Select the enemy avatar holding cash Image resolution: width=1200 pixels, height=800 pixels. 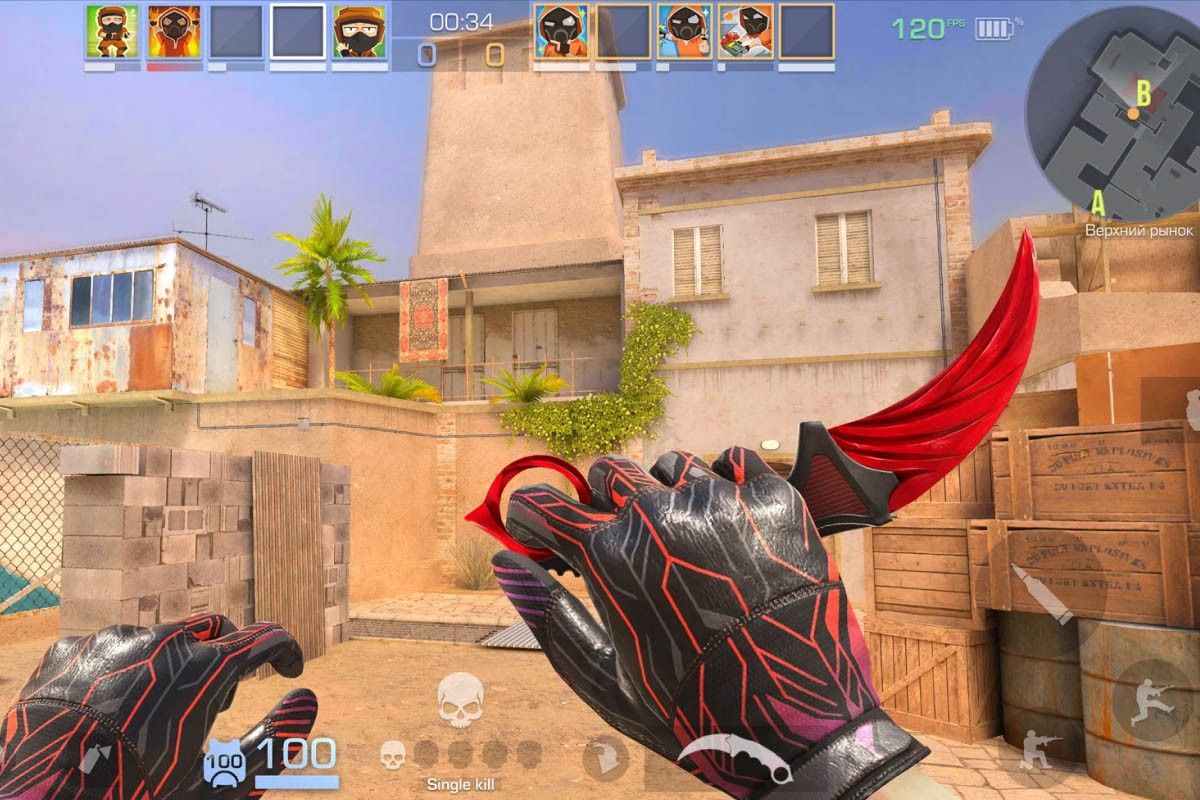pyautogui.click(x=745, y=31)
